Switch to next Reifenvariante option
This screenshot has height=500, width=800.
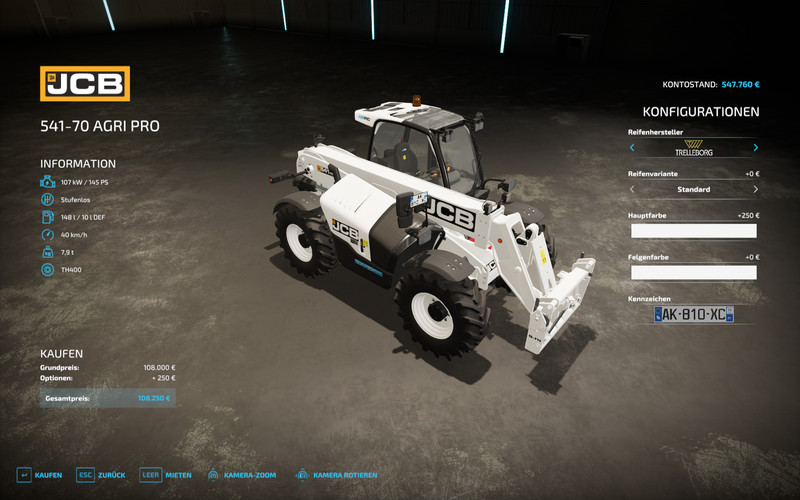click(x=755, y=189)
